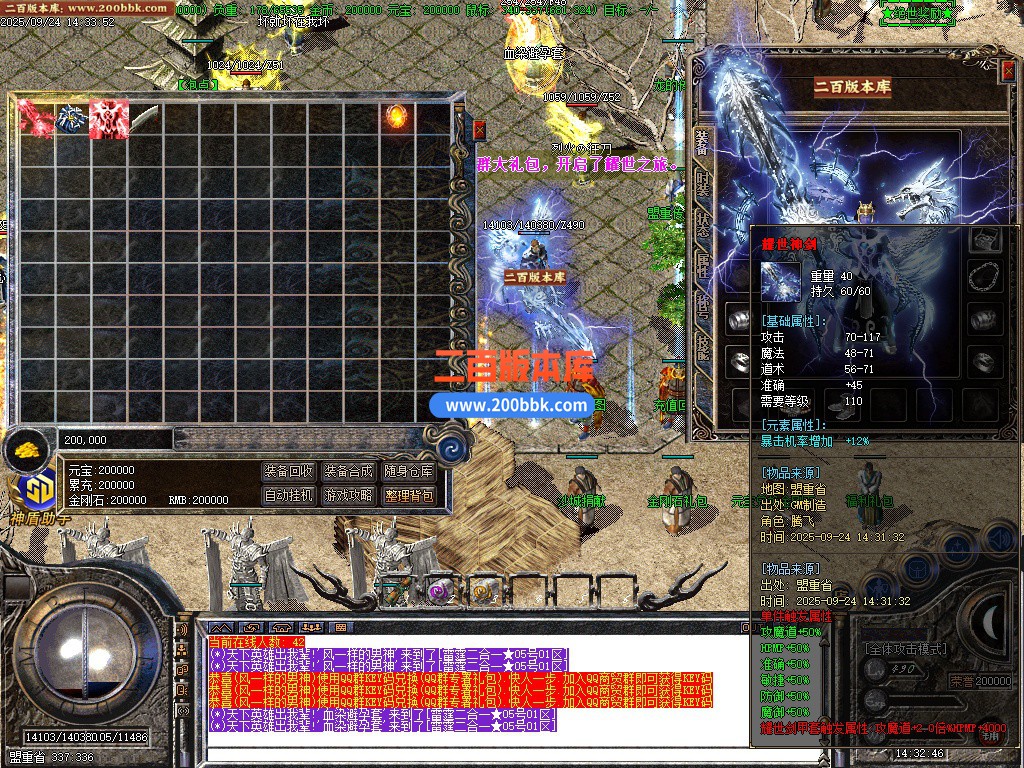Click the gold ingot icon below the bag
The width and height of the screenshot is (1024, 768).
(x=28, y=449)
